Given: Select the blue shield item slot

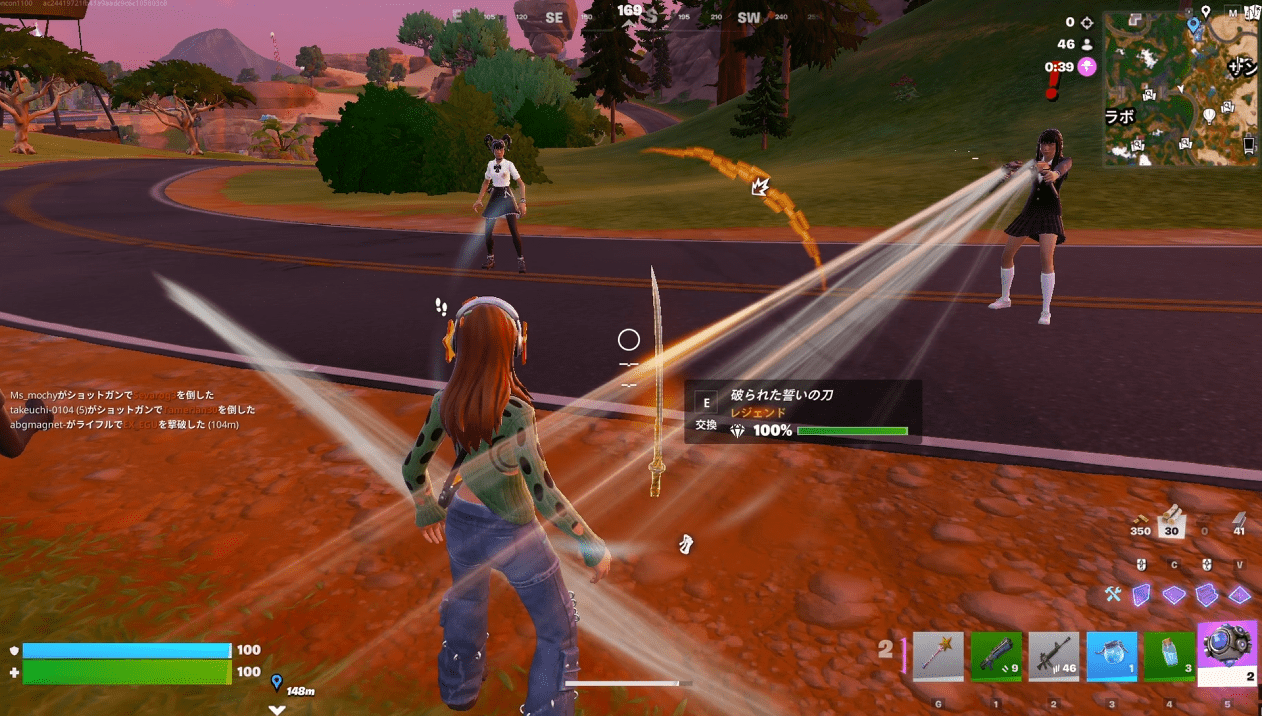Looking at the screenshot, I should 1111,655.
